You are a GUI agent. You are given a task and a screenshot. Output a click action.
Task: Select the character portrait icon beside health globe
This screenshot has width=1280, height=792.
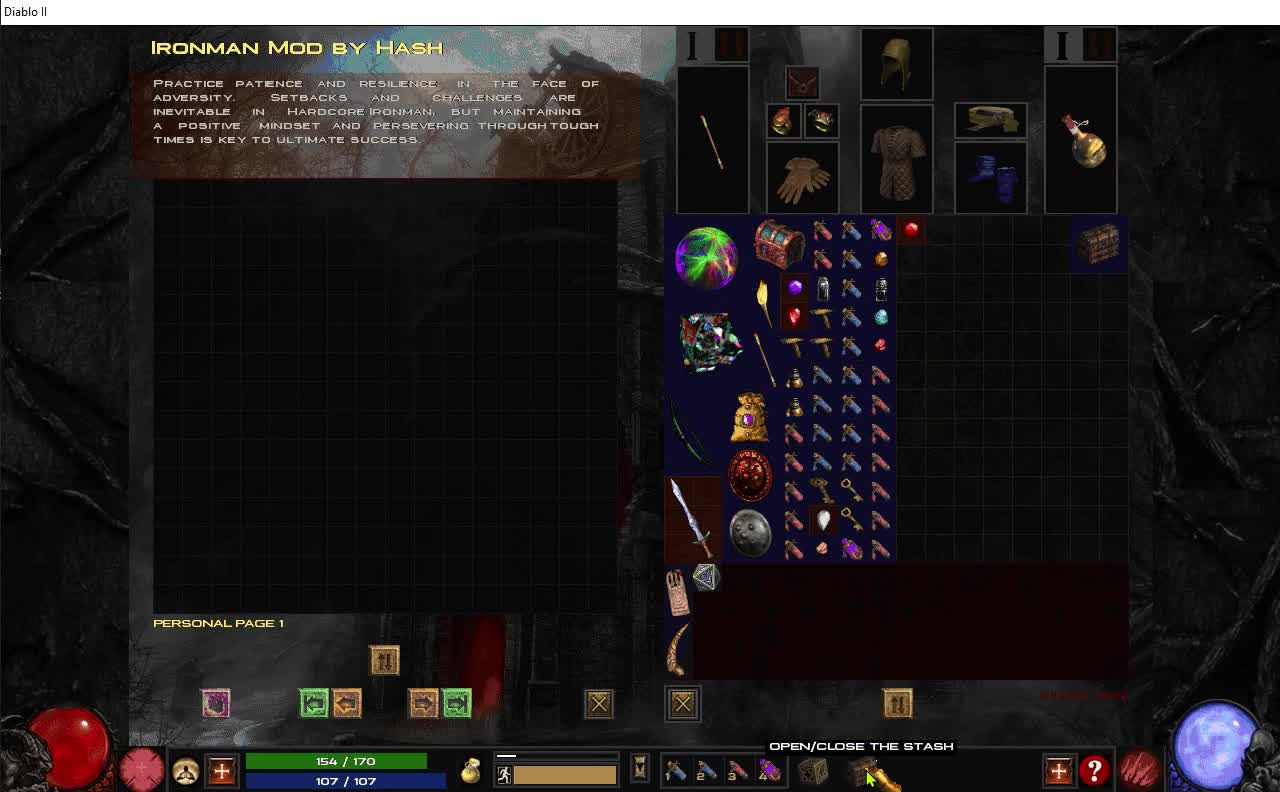click(186, 770)
